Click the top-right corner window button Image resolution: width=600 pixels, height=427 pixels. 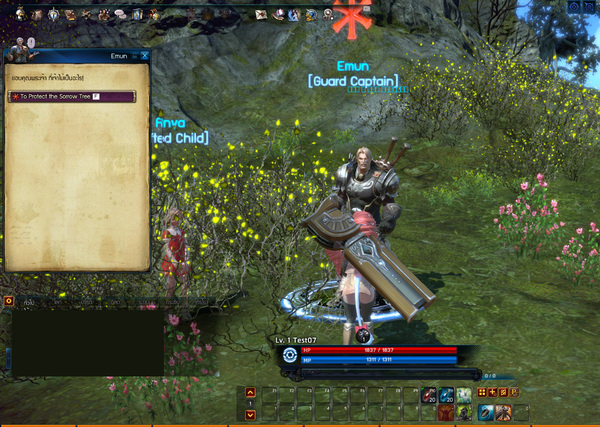pos(589,6)
